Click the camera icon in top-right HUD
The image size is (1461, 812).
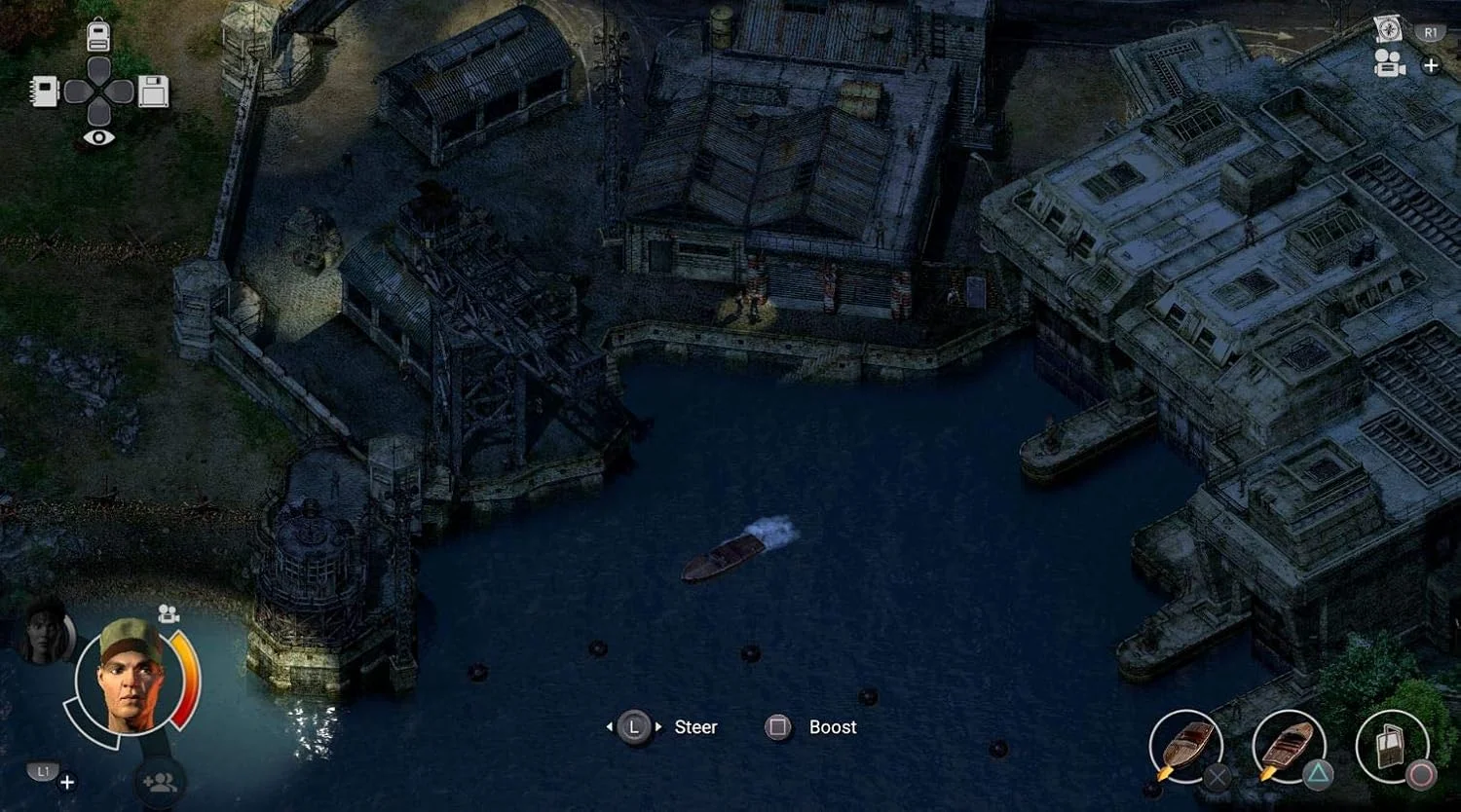pyautogui.click(x=1389, y=64)
